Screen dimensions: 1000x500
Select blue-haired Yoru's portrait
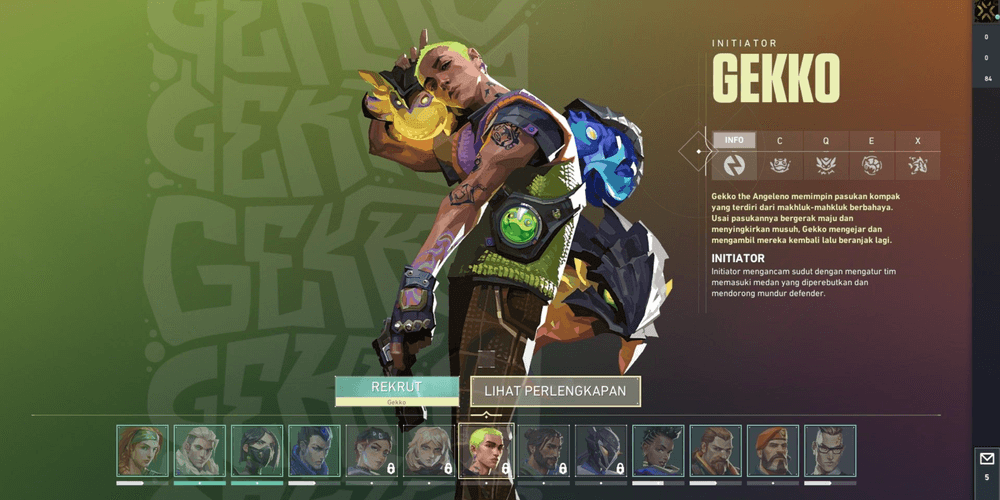pos(314,451)
